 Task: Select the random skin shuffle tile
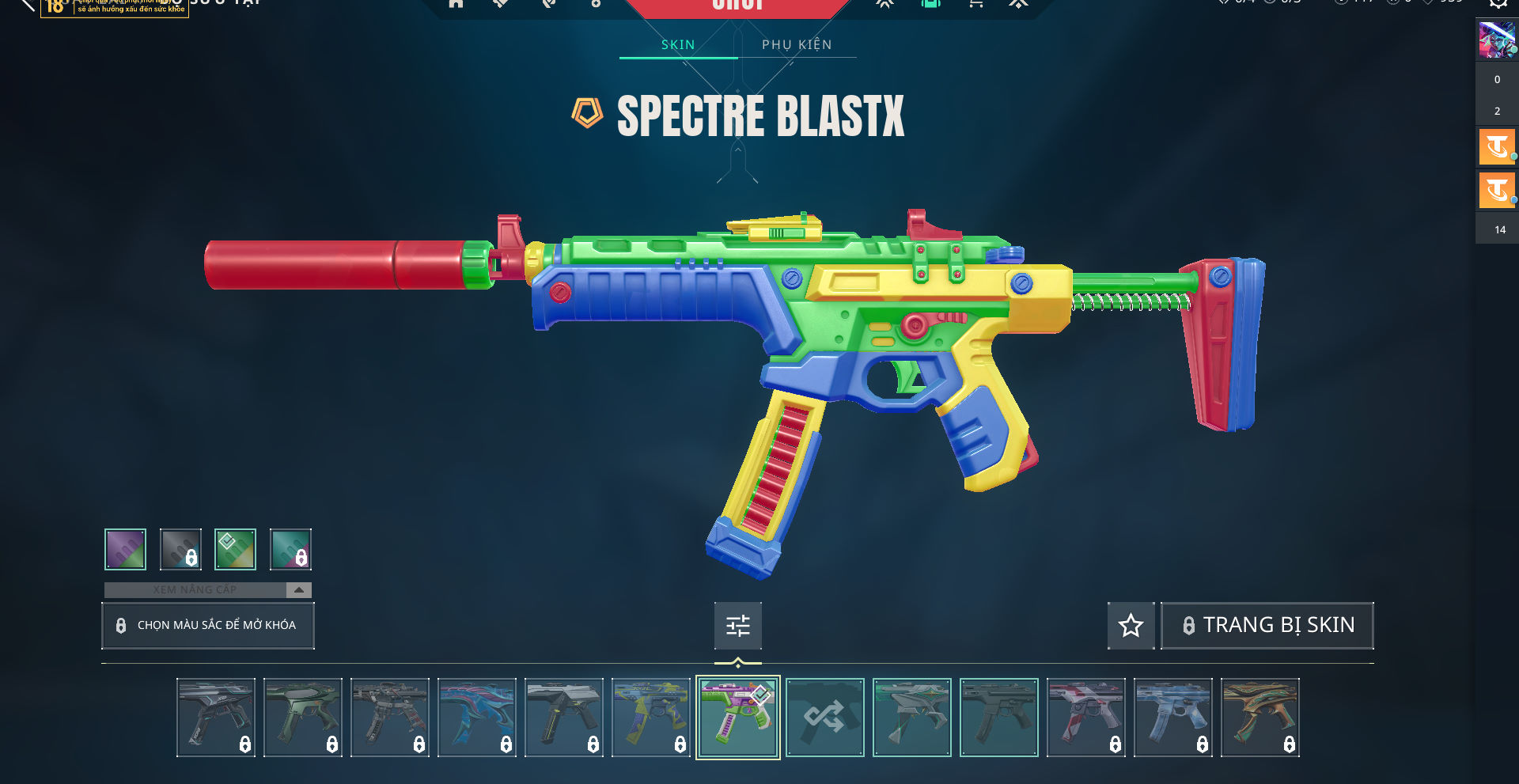(x=824, y=718)
